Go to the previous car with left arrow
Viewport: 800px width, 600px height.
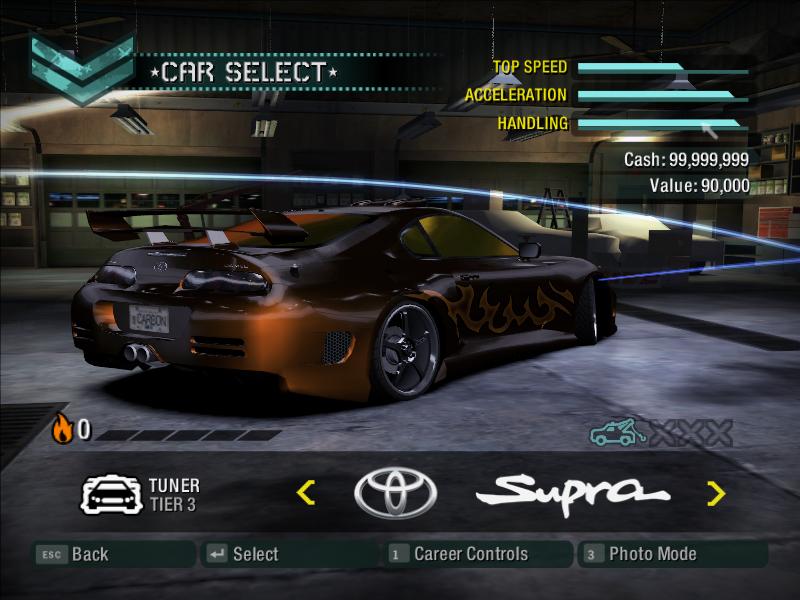coord(306,492)
